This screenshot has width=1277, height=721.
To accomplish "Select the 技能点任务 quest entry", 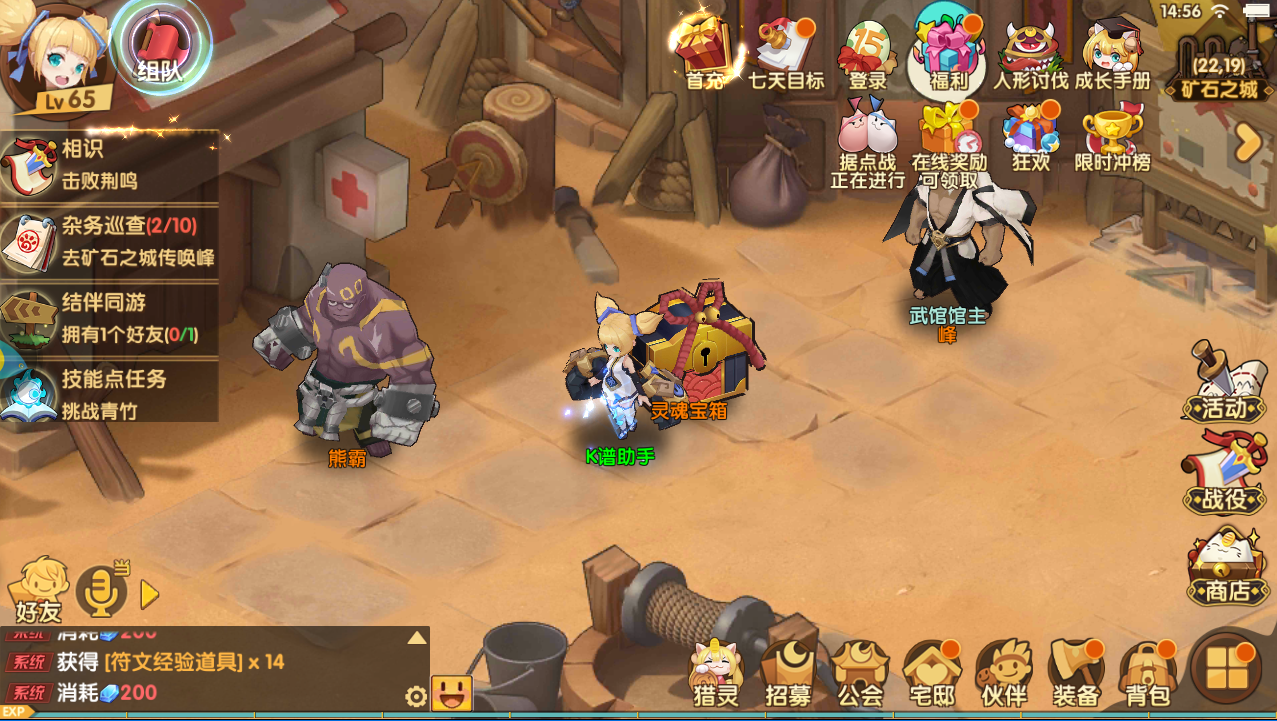I will click(110, 393).
